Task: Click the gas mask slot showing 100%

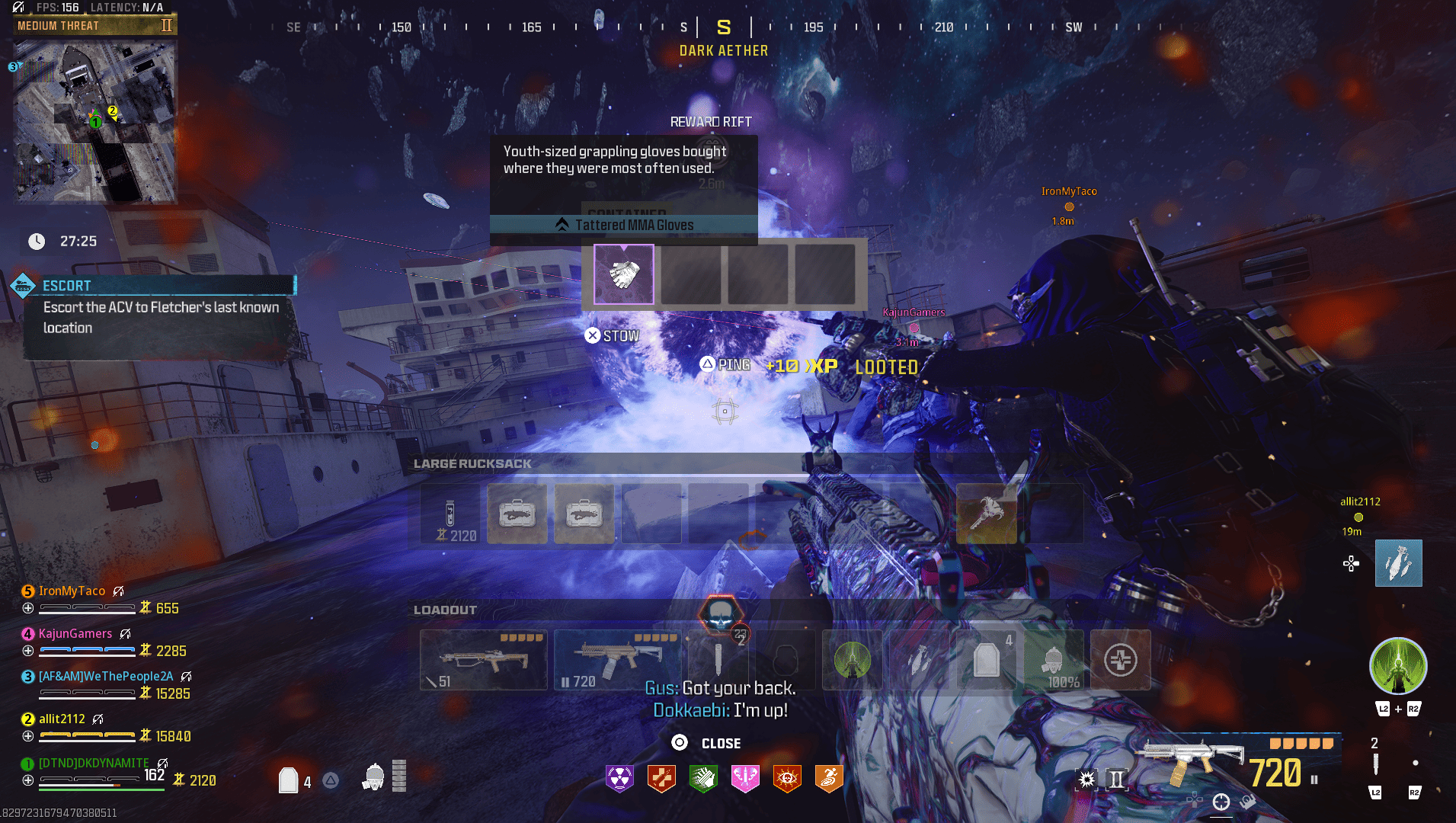Action: 1053,660
